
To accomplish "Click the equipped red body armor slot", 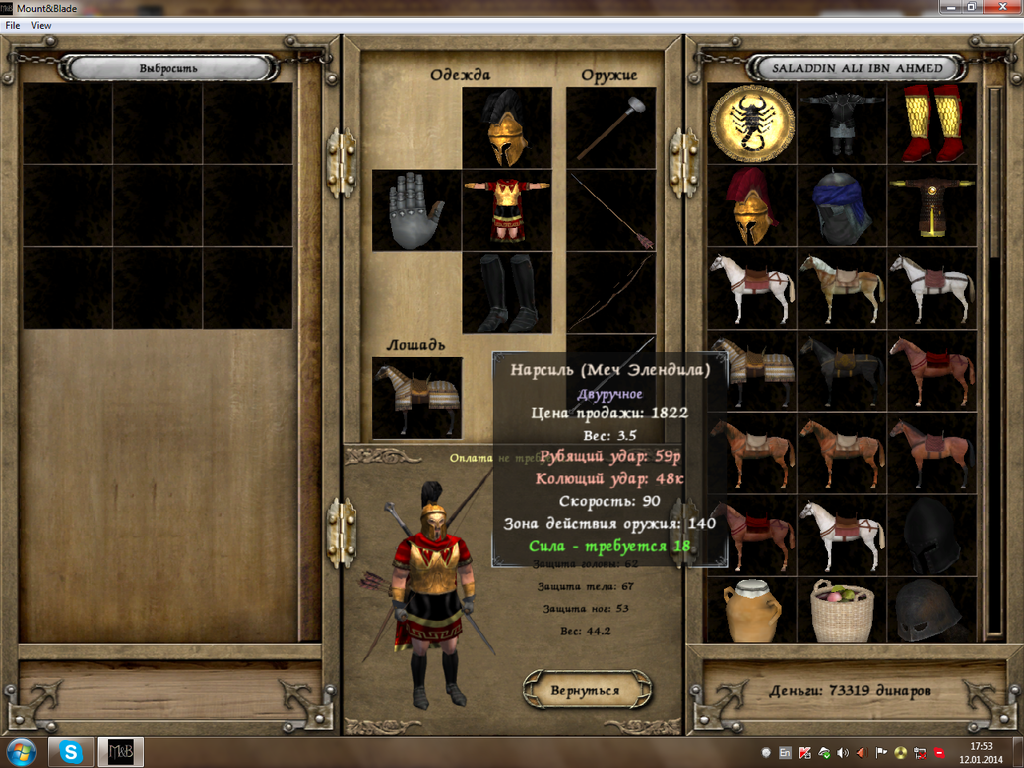I will [x=507, y=210].
